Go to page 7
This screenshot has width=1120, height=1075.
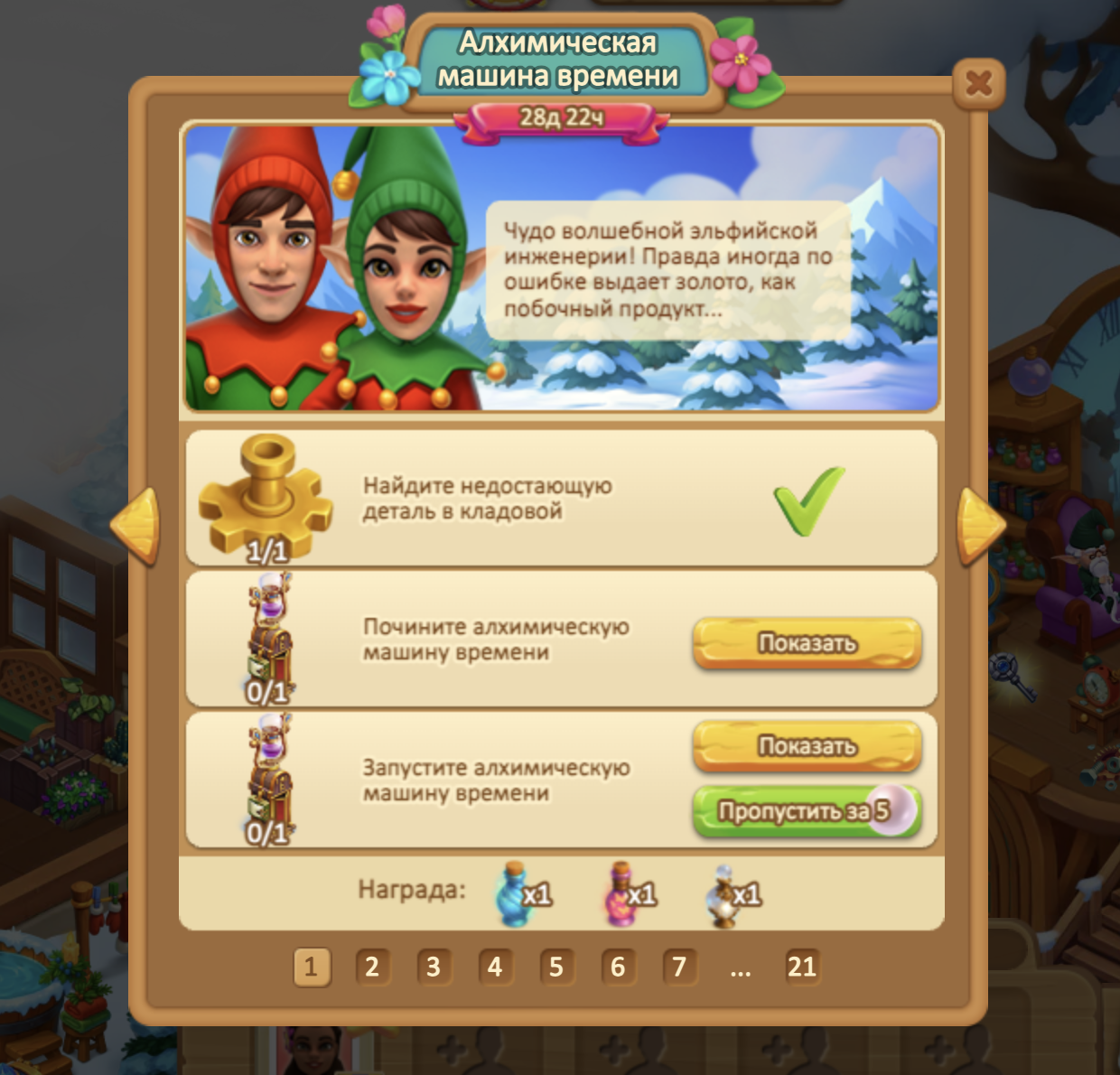pos(679,967)
